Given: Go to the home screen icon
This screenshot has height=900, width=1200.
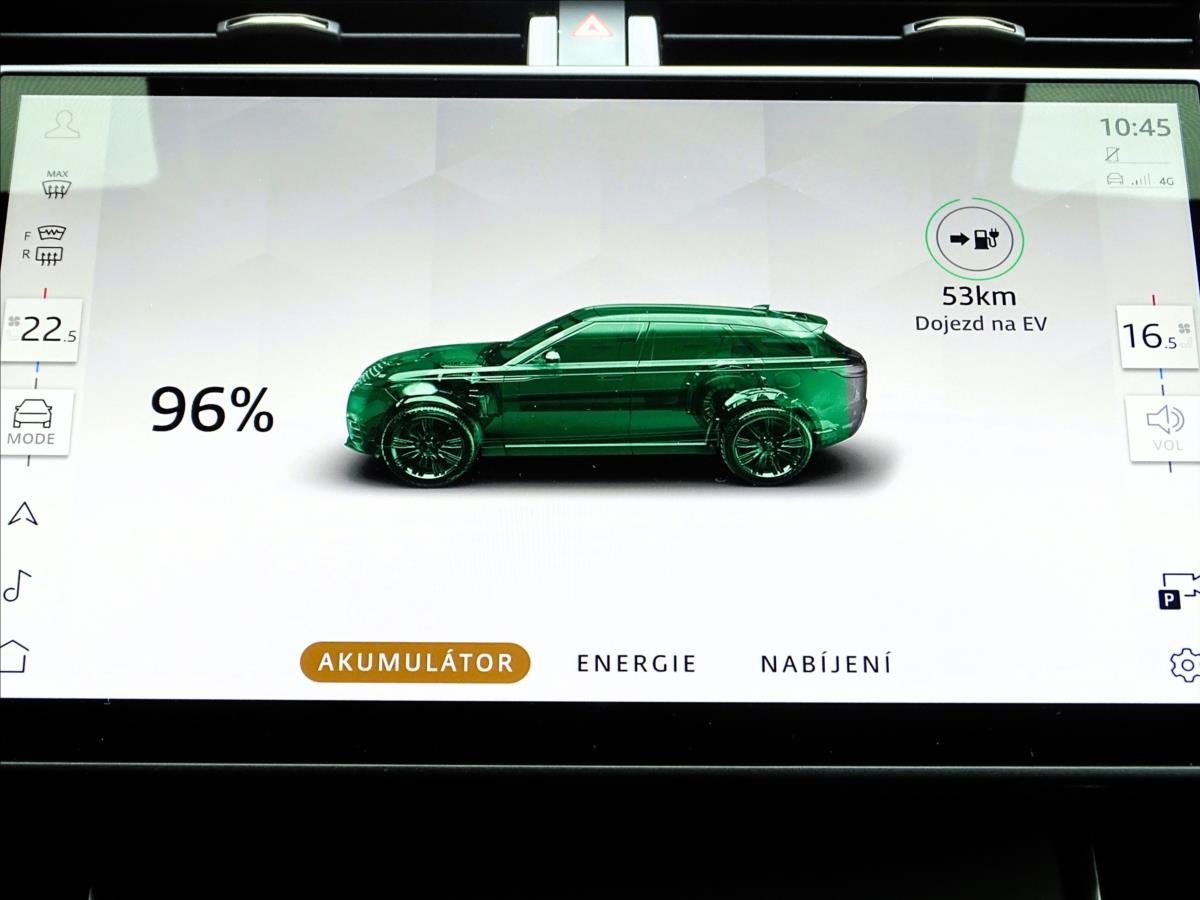Looking at the screenshot, I should 14,657.
